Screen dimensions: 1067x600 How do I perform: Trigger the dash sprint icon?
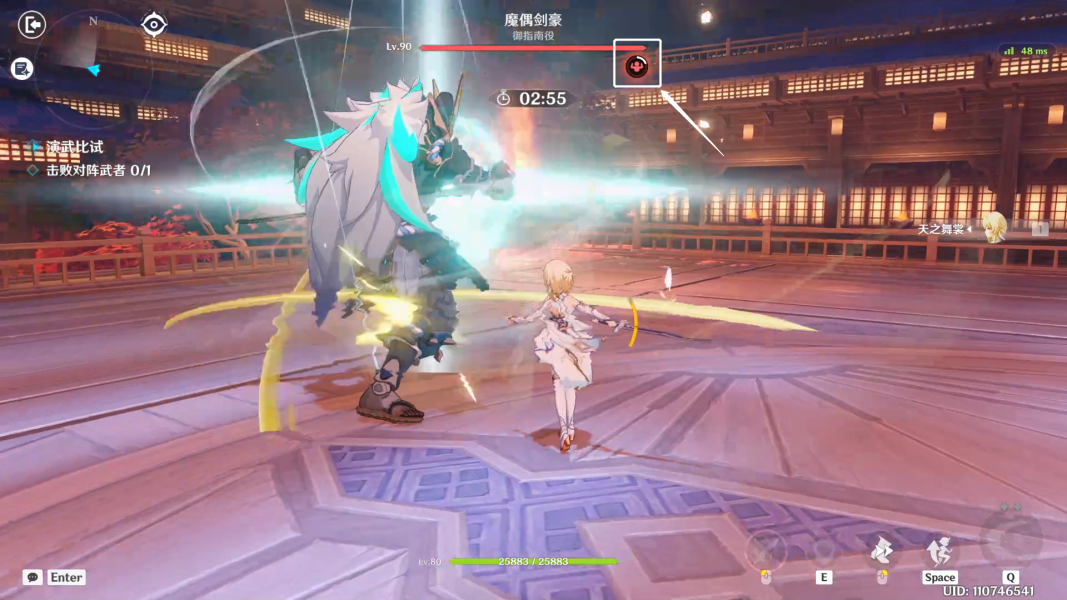point(881,548)
